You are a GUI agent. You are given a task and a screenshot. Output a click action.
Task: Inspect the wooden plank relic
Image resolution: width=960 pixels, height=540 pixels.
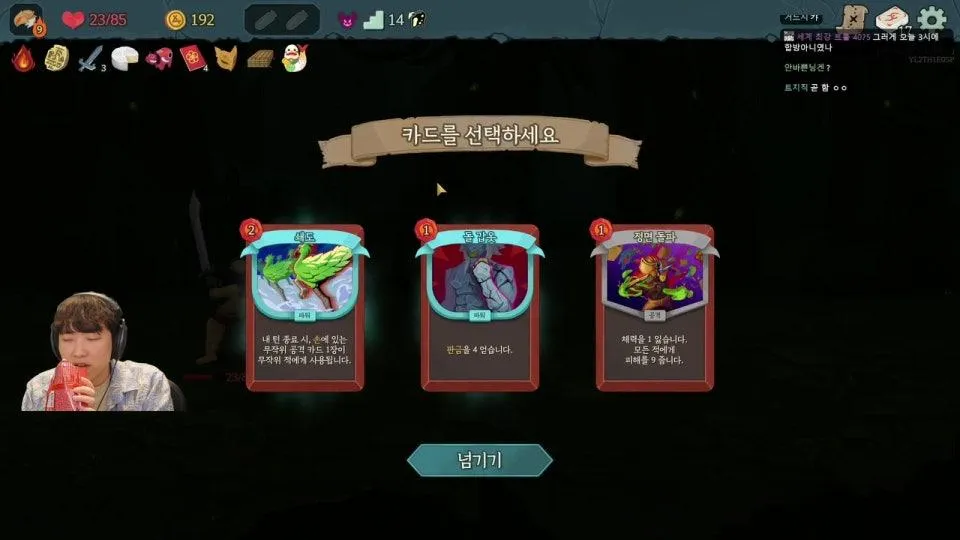click(260, 59)
